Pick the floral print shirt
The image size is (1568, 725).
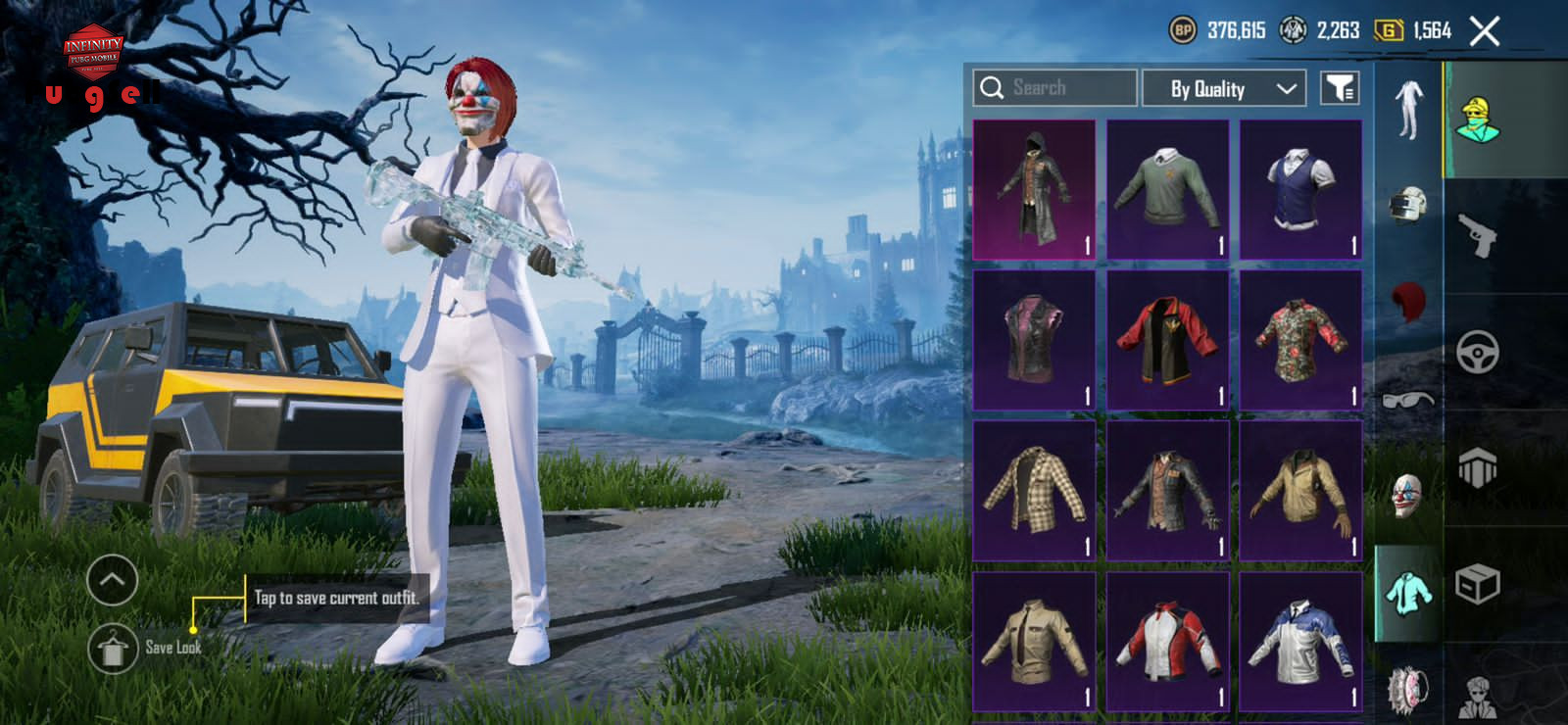point(1300,340)
